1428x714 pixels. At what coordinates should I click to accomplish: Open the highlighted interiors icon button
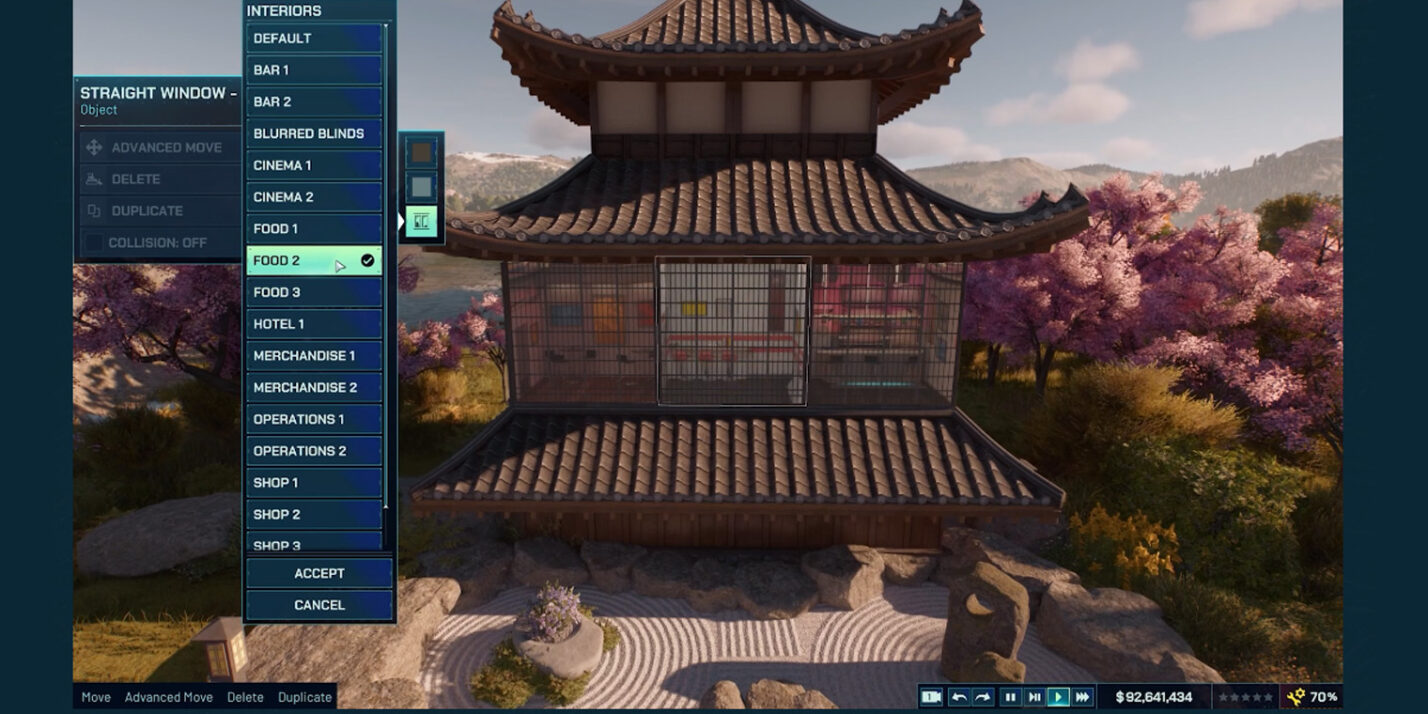click(422, 221)
